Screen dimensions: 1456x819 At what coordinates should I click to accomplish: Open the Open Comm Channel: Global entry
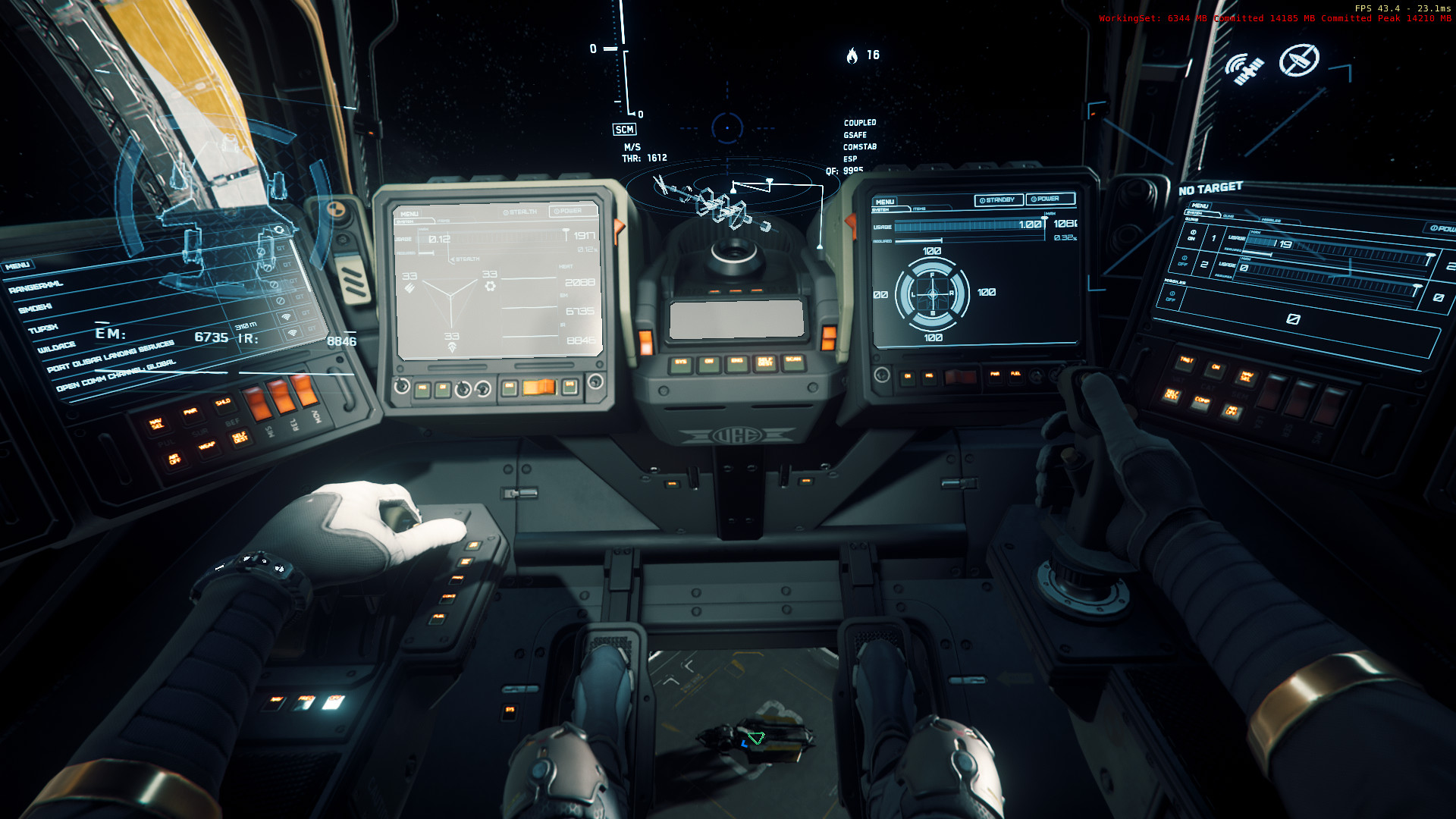(115, 375)
